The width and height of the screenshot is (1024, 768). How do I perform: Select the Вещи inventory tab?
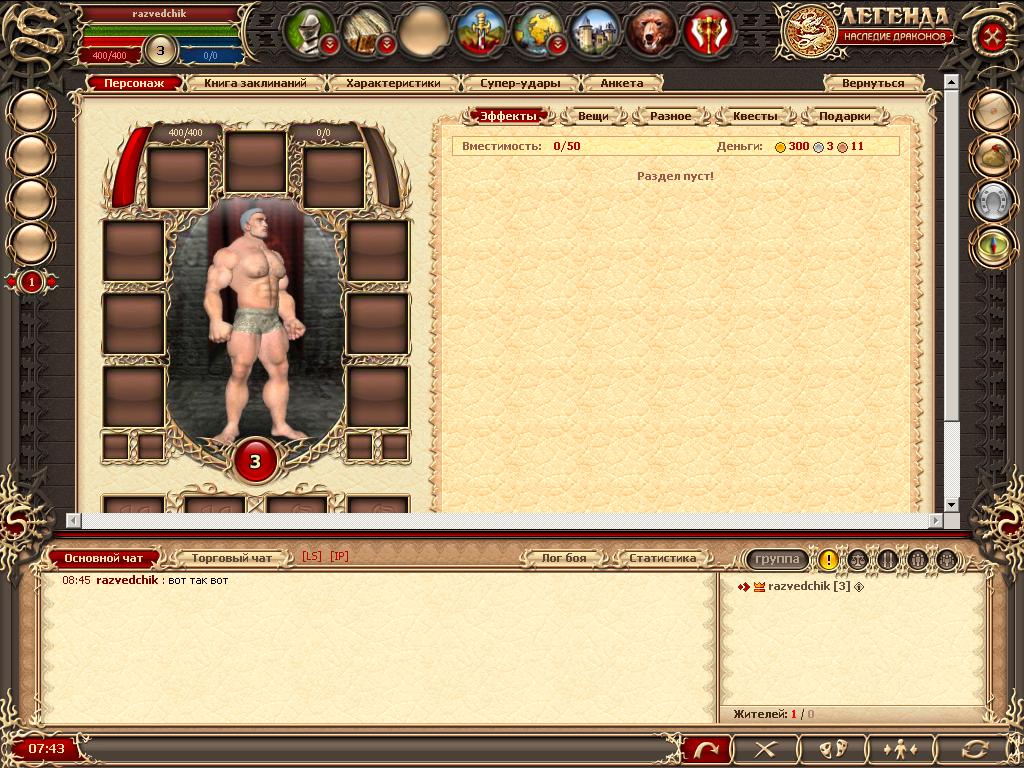tap(593, 116)
